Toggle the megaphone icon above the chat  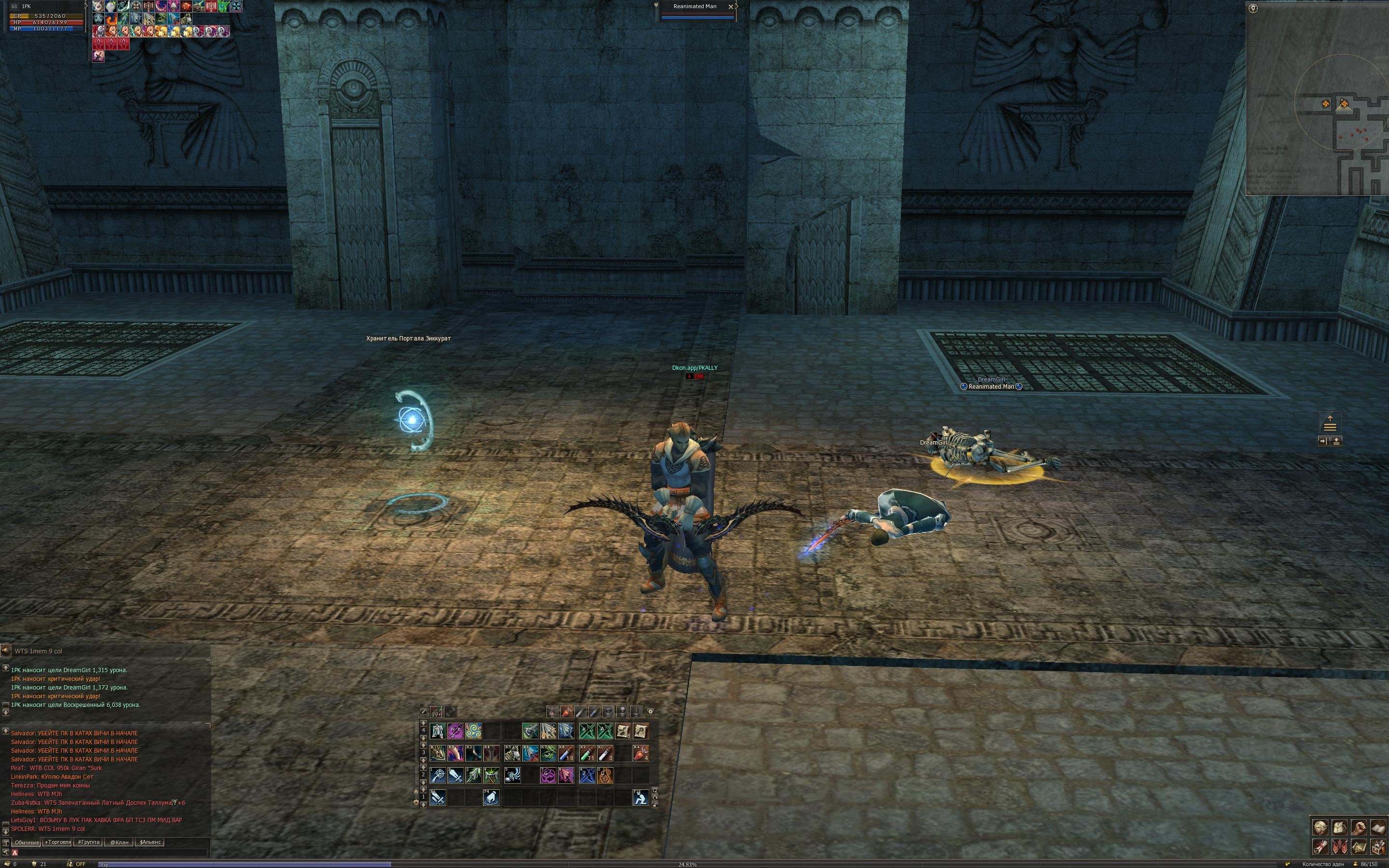5,651
